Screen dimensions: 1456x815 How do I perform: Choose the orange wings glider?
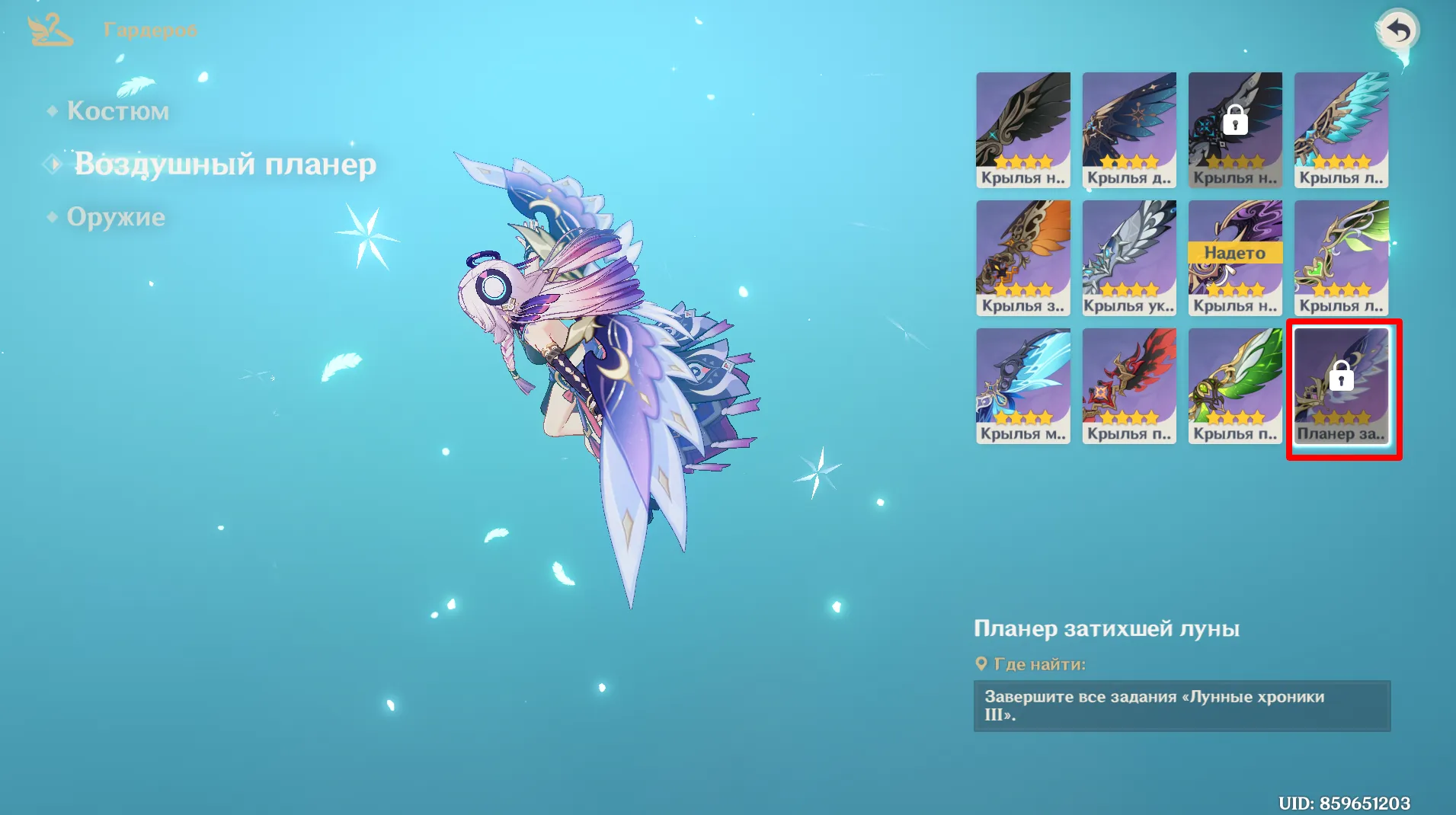[x=1022, y=257]
